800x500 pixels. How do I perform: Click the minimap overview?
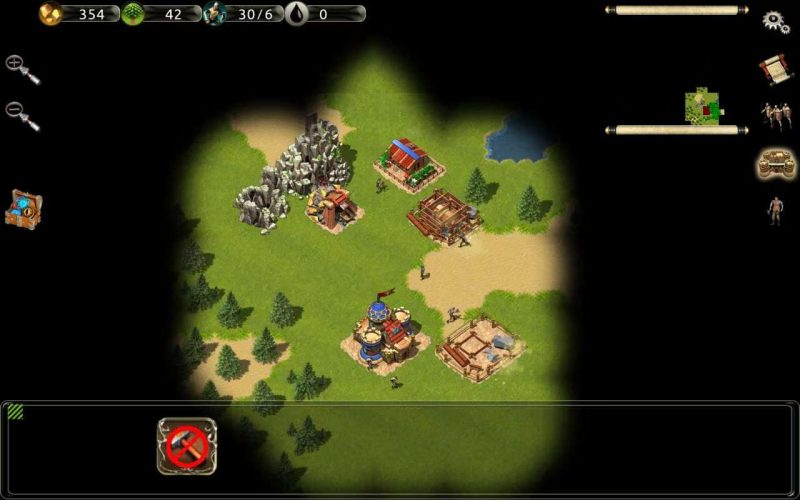[703, 107]
